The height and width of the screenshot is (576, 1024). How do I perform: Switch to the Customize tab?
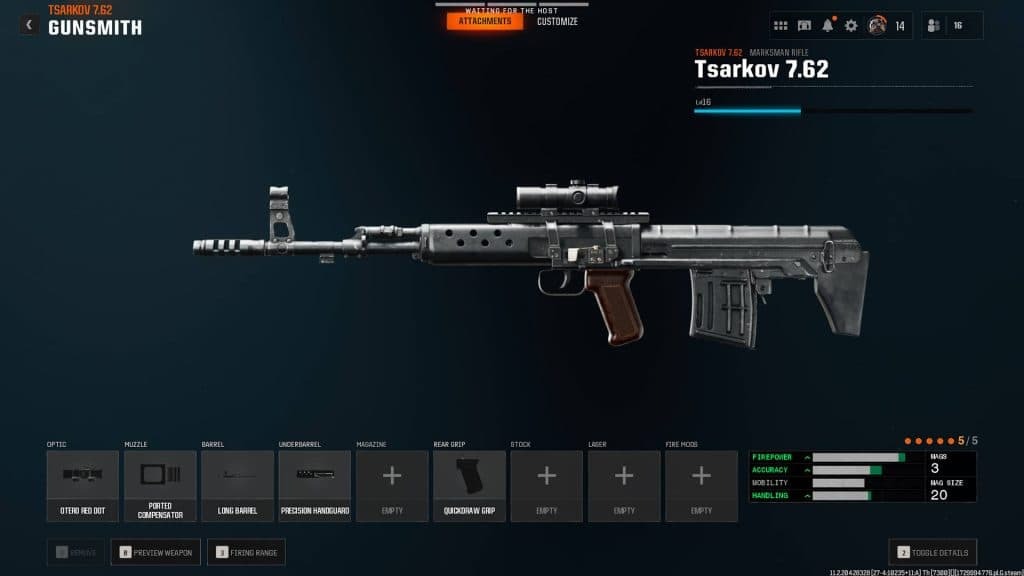coord(557,21)
